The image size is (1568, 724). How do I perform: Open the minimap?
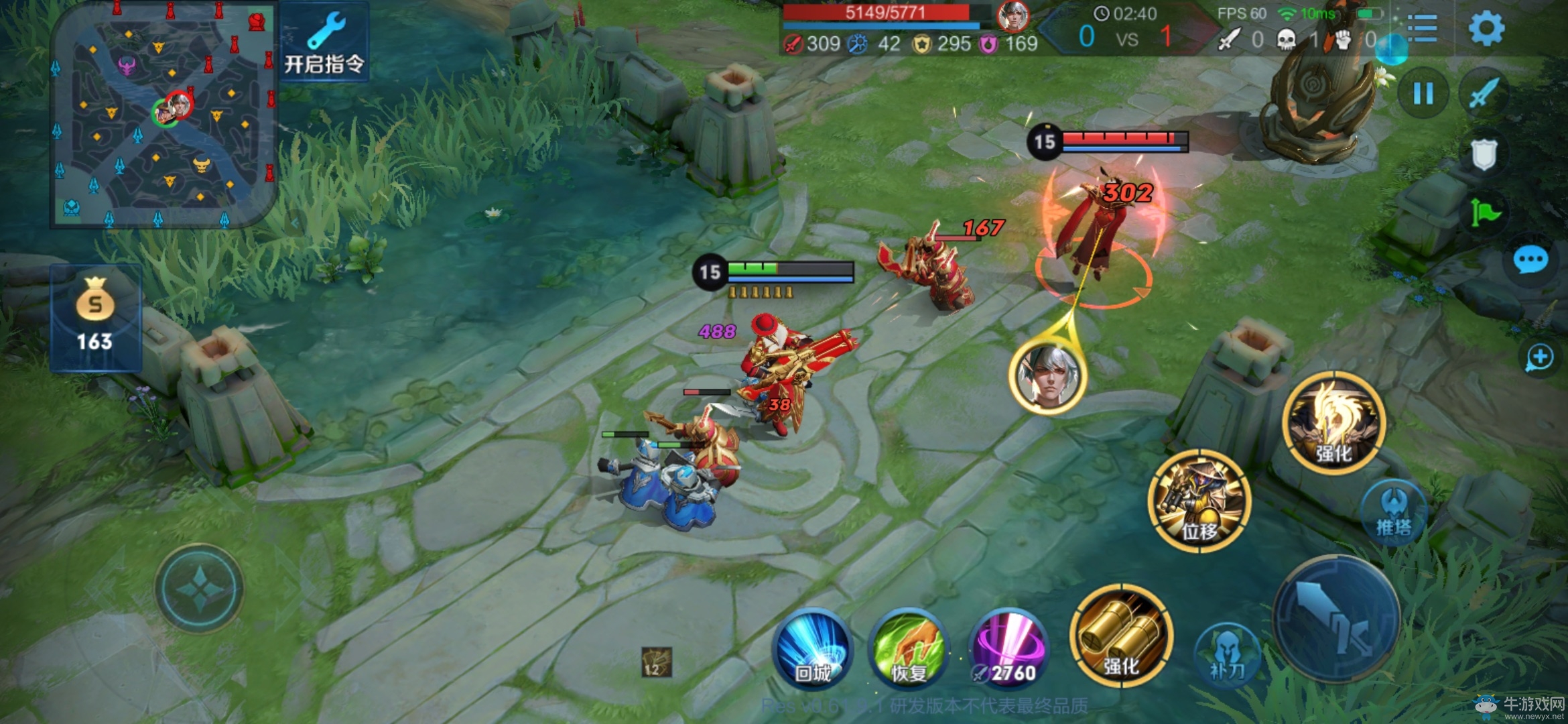click(163, 115)
